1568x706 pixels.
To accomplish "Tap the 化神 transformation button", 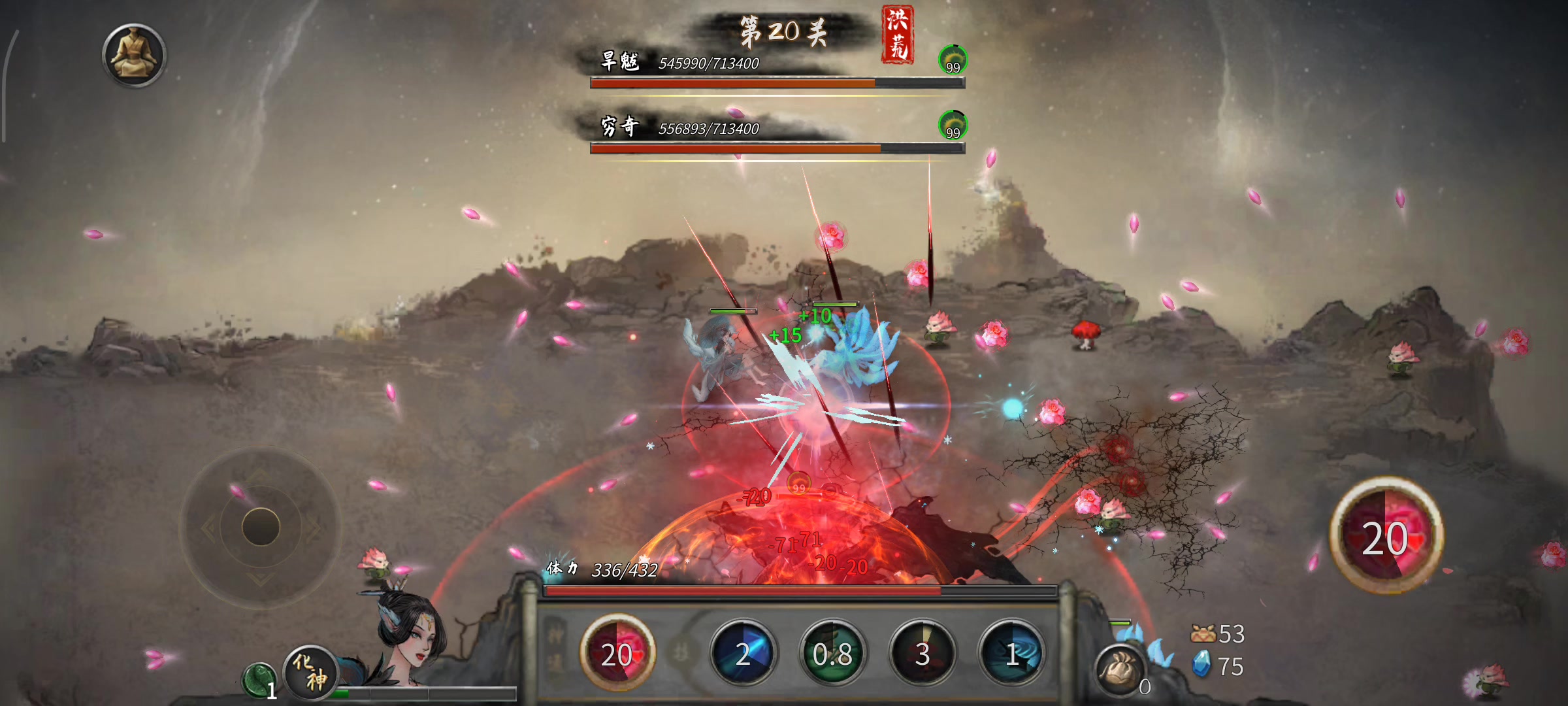I will 311,671.
